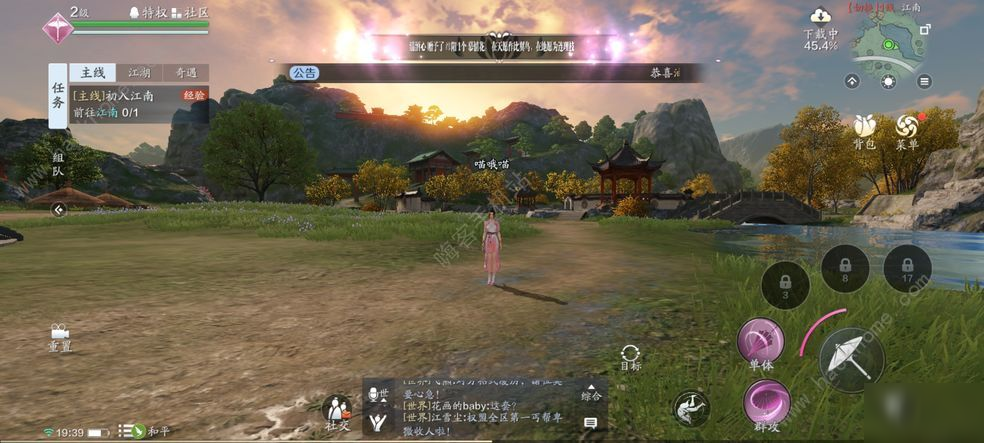The image size is (984, 443).
Task: Open the 组队 team panel
Action: (x=58, y=165)
